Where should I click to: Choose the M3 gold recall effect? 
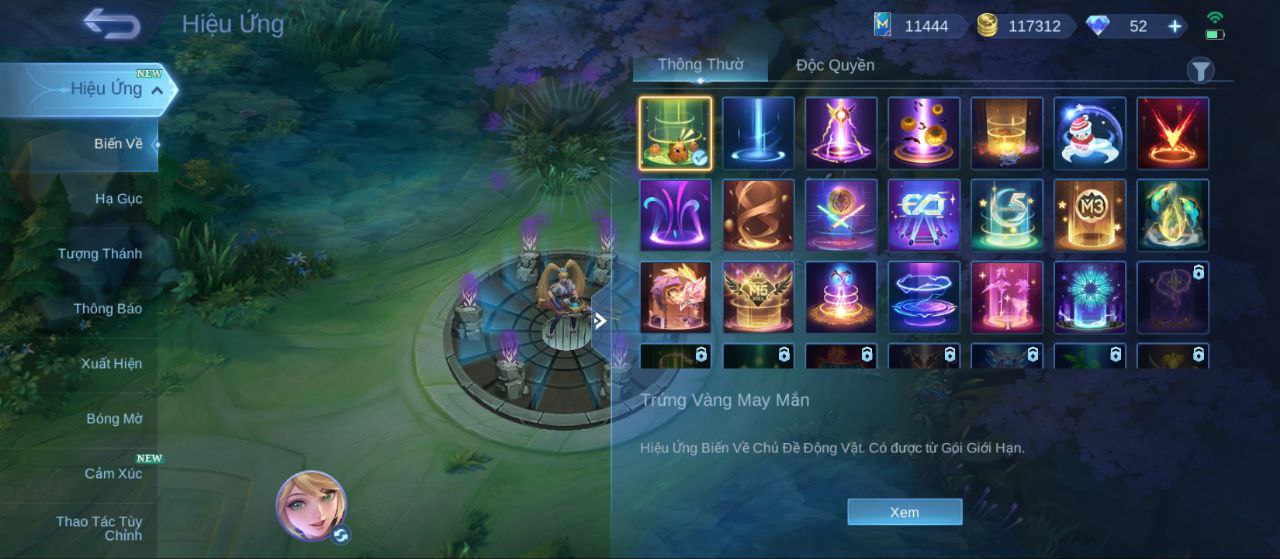(1090, 215)
